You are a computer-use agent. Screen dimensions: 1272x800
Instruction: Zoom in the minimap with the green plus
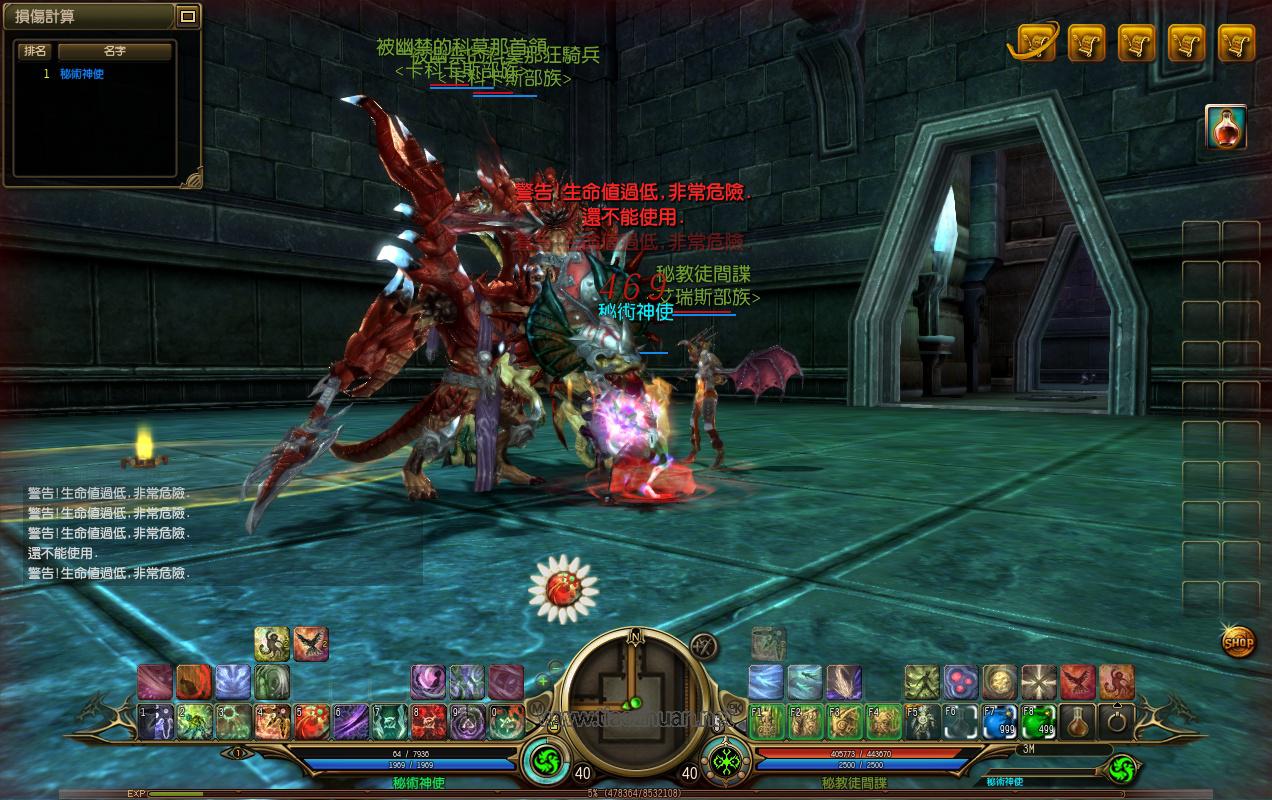(x=543, y=681)
